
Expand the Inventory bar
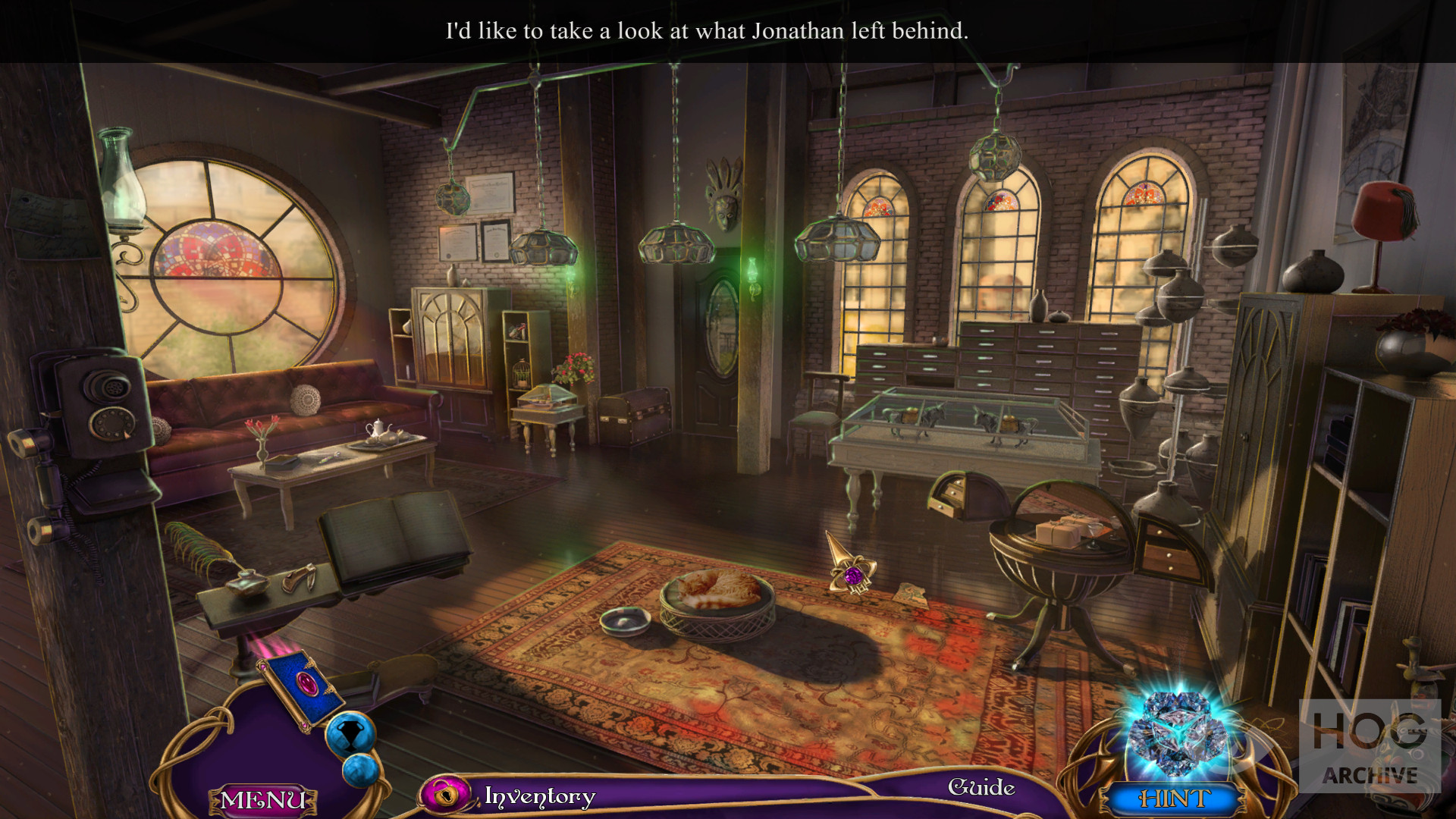540,796
